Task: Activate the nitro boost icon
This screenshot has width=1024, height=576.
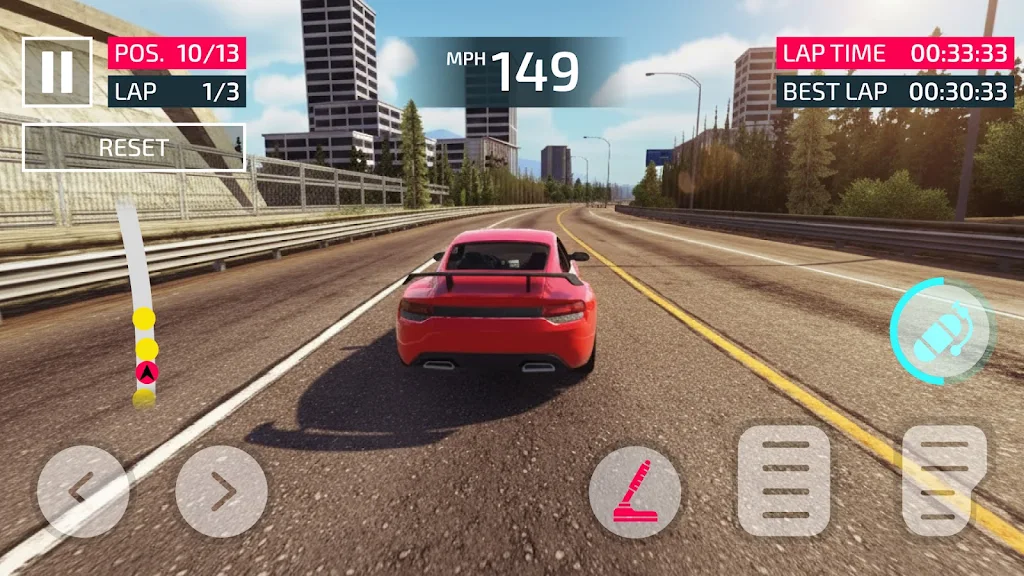Action: coord(941,329)
